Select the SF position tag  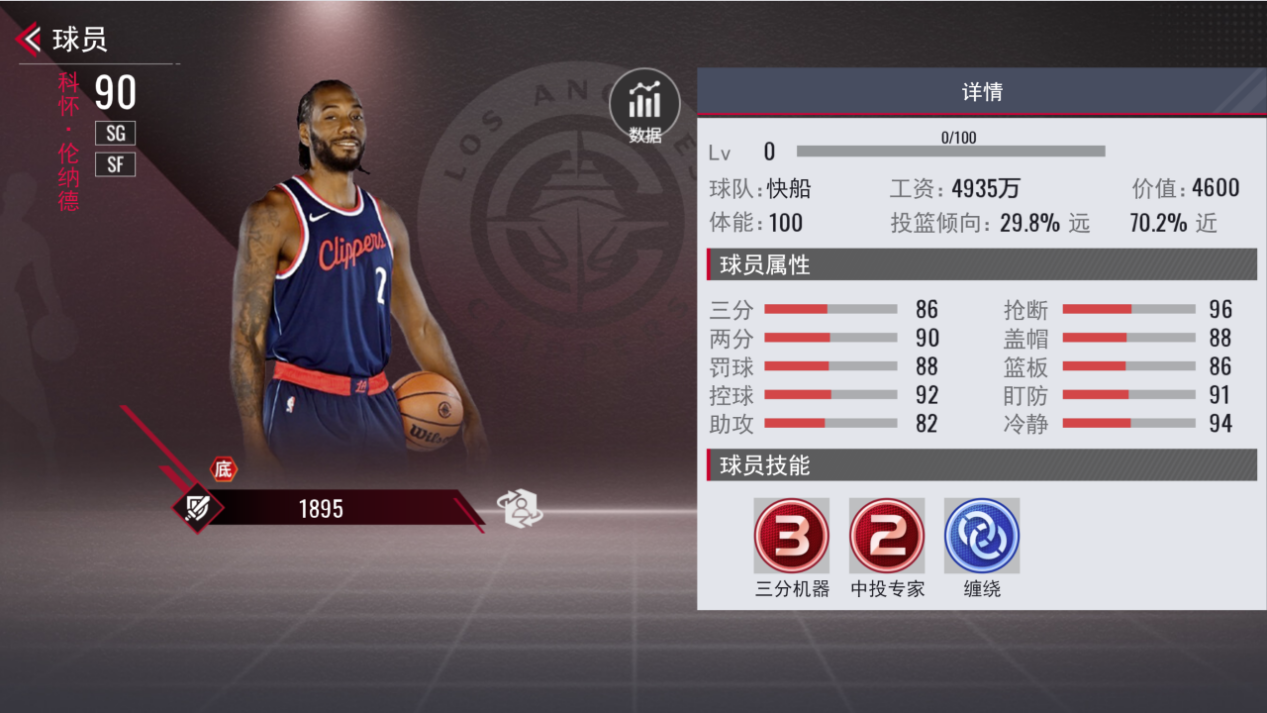[115, 164]
